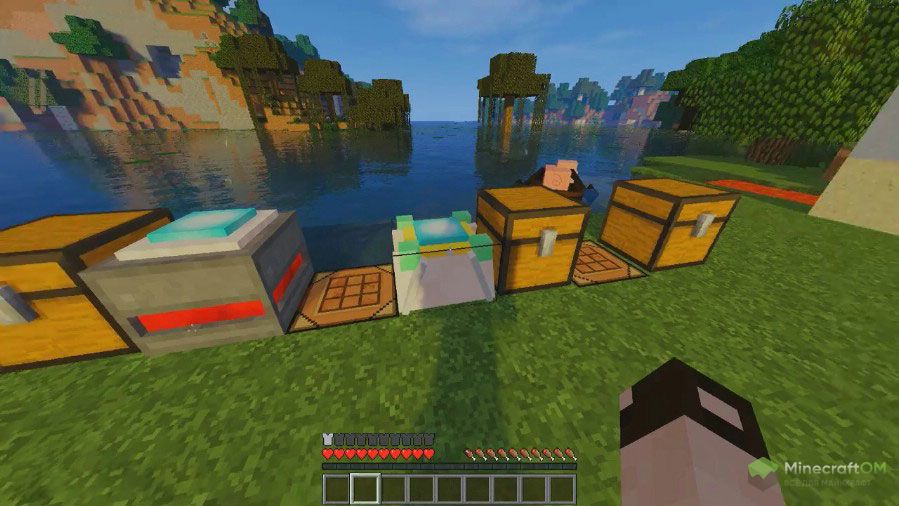Screen dimensions: 899x506
Task: Select the highlighted hotbar slot
Action: [365, 489]
